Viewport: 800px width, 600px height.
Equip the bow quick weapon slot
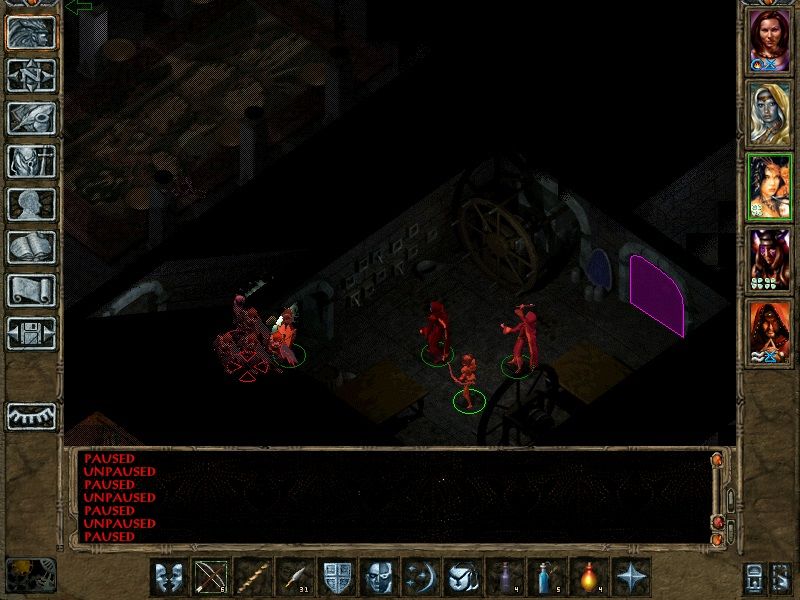tap(212, 578)
